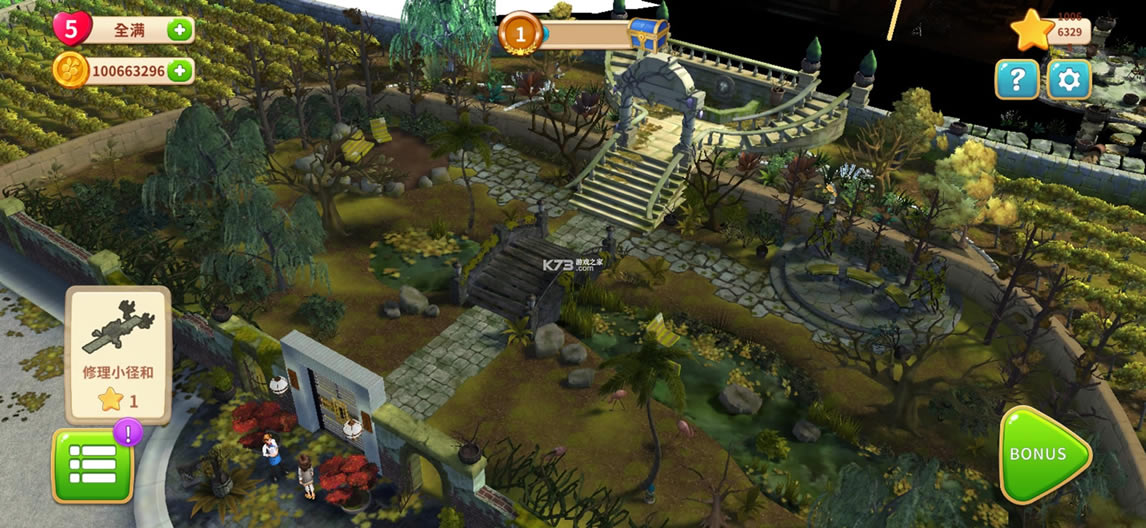Open the help question mark button
The image size is (1146, 528).
1016,79
